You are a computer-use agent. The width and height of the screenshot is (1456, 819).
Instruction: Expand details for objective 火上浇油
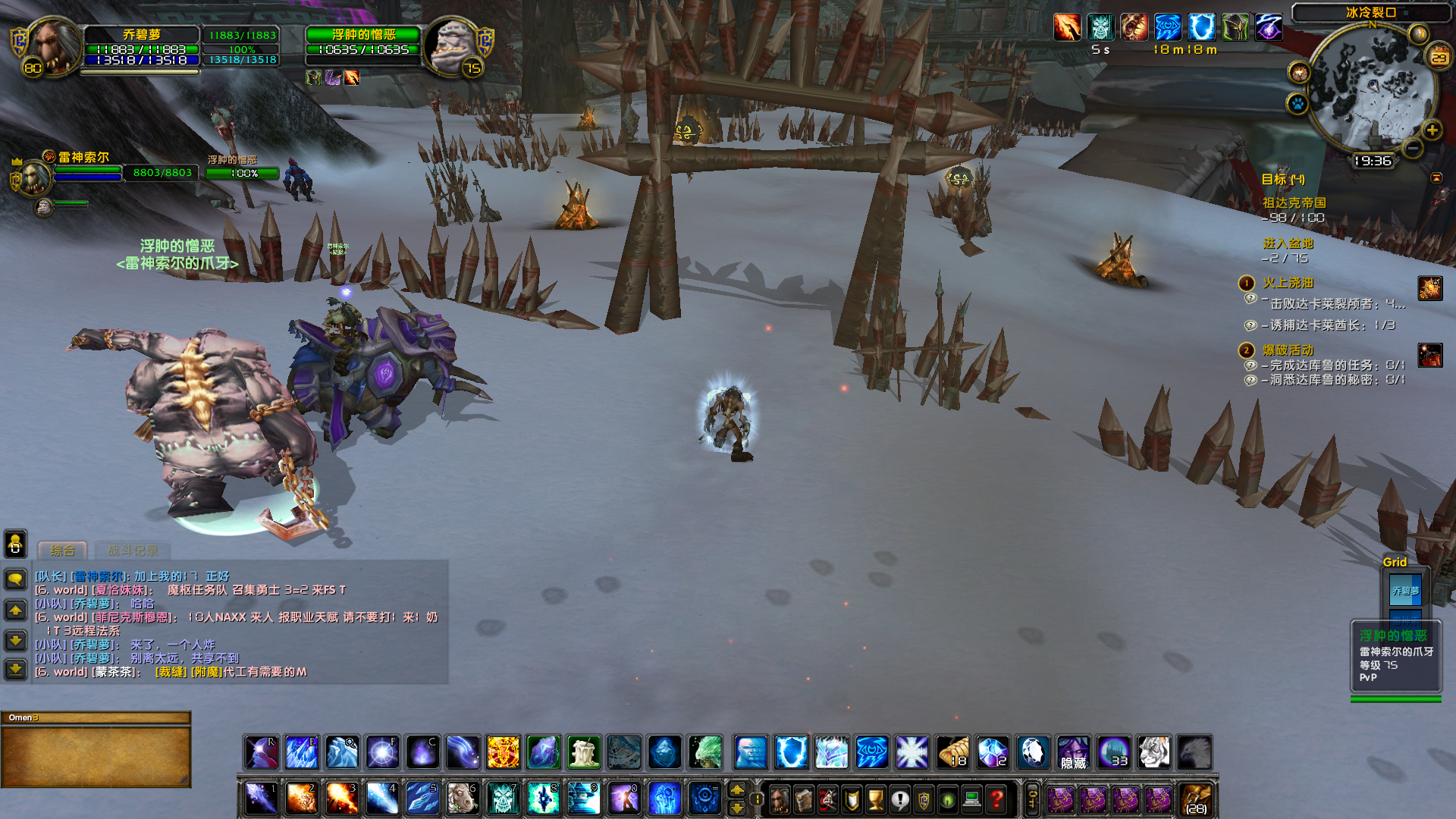1289,281
